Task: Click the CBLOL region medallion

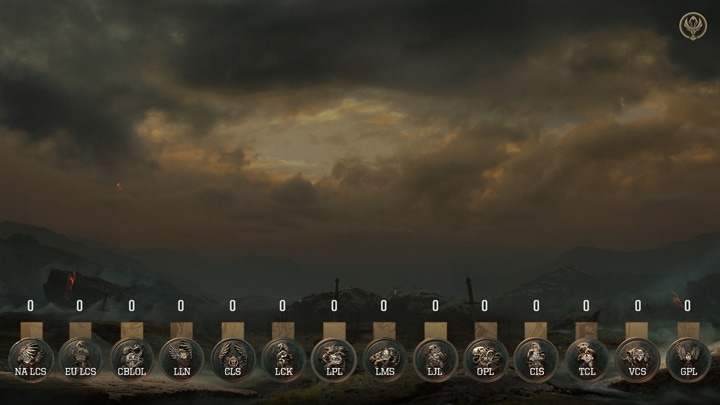Action: tap(131, 358)
